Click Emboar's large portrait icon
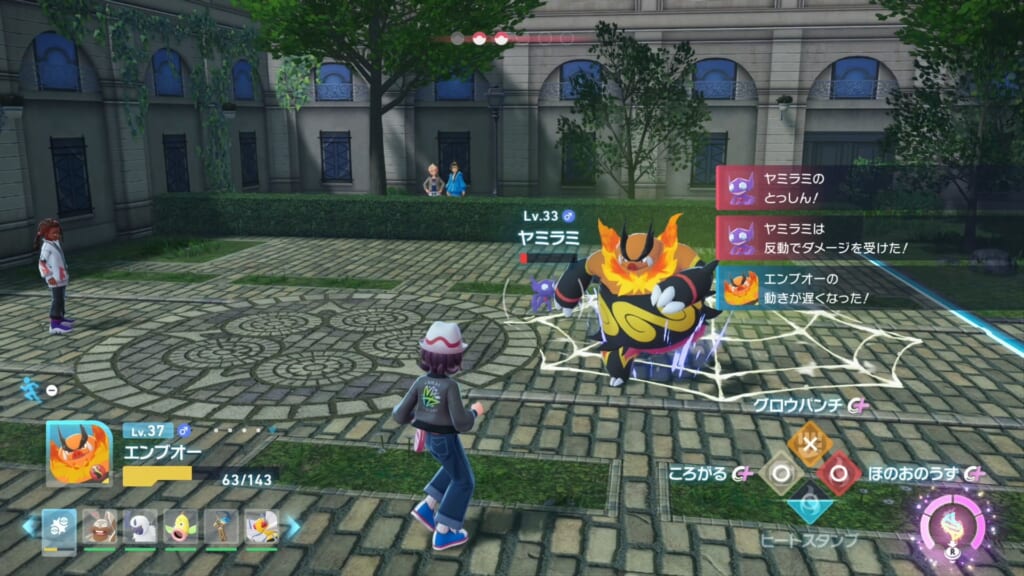This screenshot has height=576, width=1024. click(x=79, y=453)
